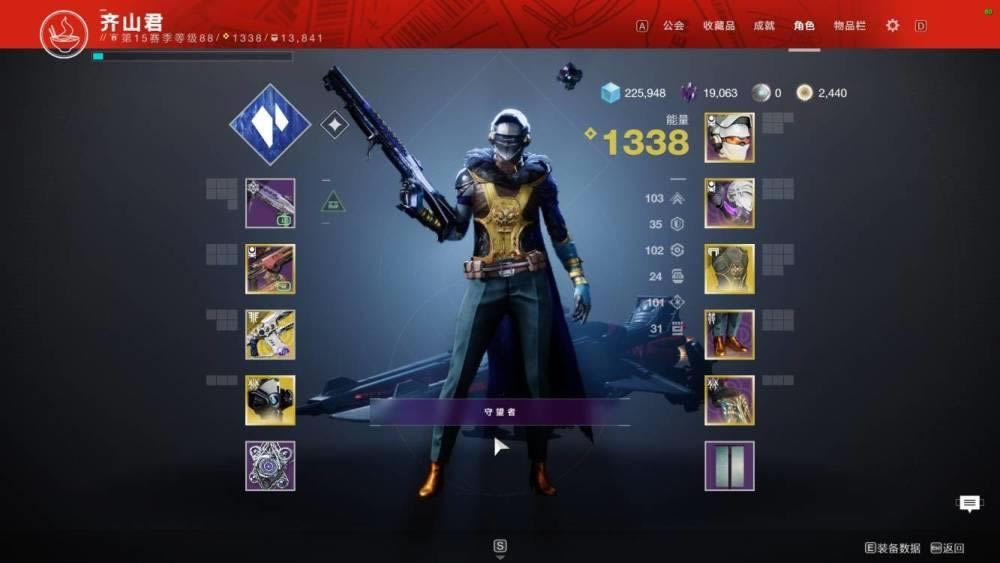Choose the gold exotic heavy weapon slot

[x=270, y=334]
